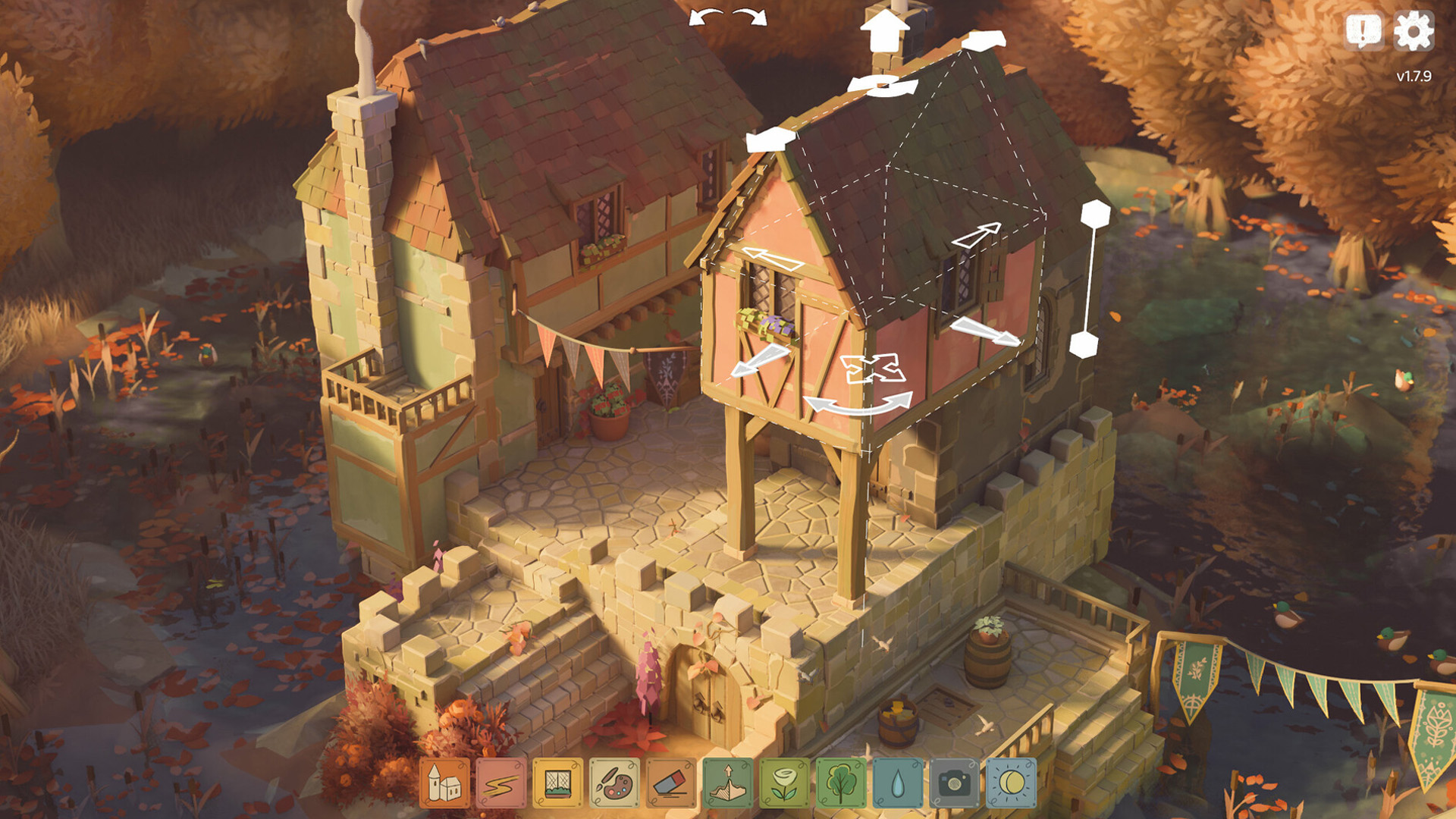Raise the building with the large up arrow
The image size is (1456, 819).
click(x=884, y=30)
